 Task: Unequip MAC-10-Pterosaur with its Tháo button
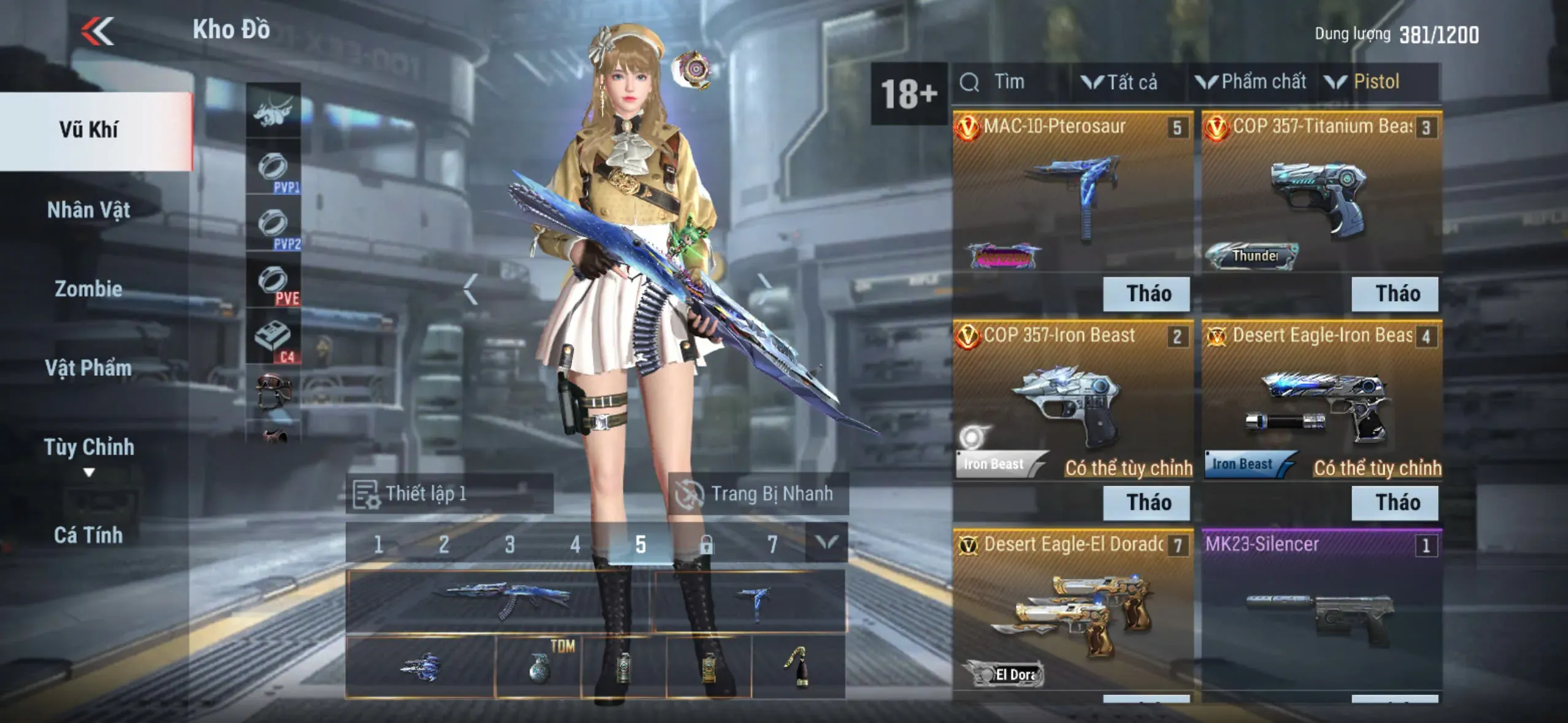[1146, 294]
